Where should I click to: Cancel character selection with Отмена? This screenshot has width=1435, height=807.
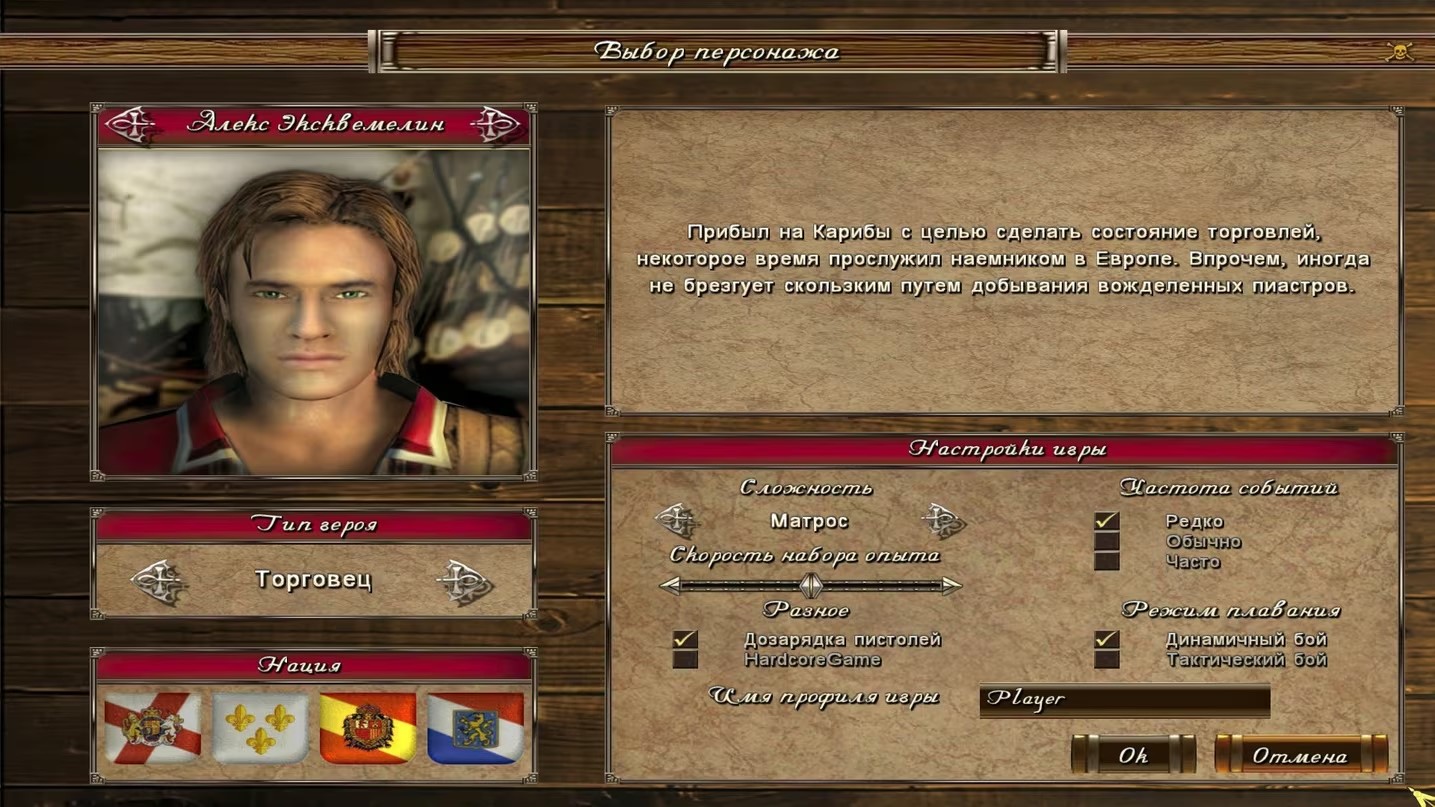pos(1300,756)
